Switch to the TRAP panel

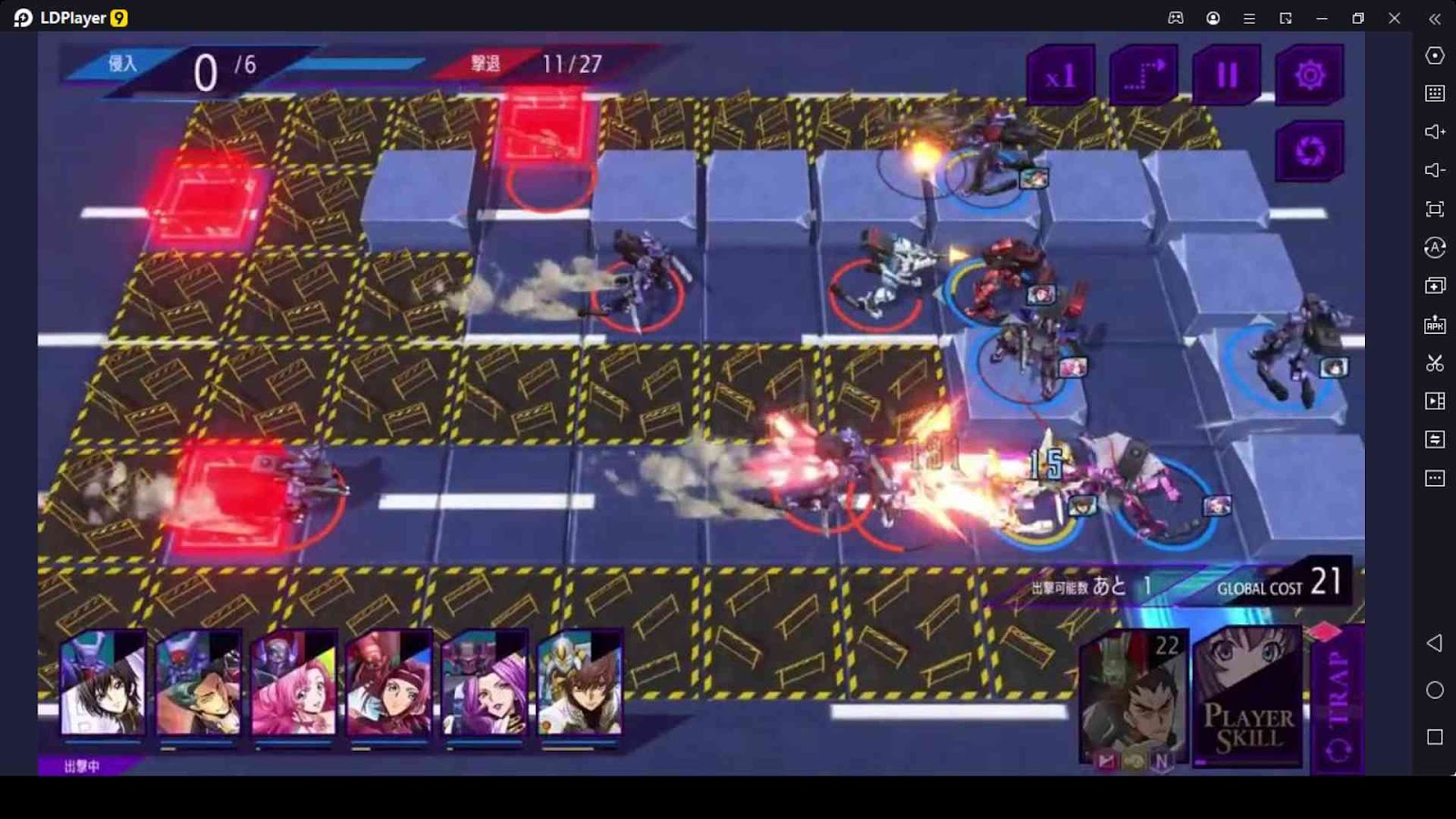coord(1338,703)
